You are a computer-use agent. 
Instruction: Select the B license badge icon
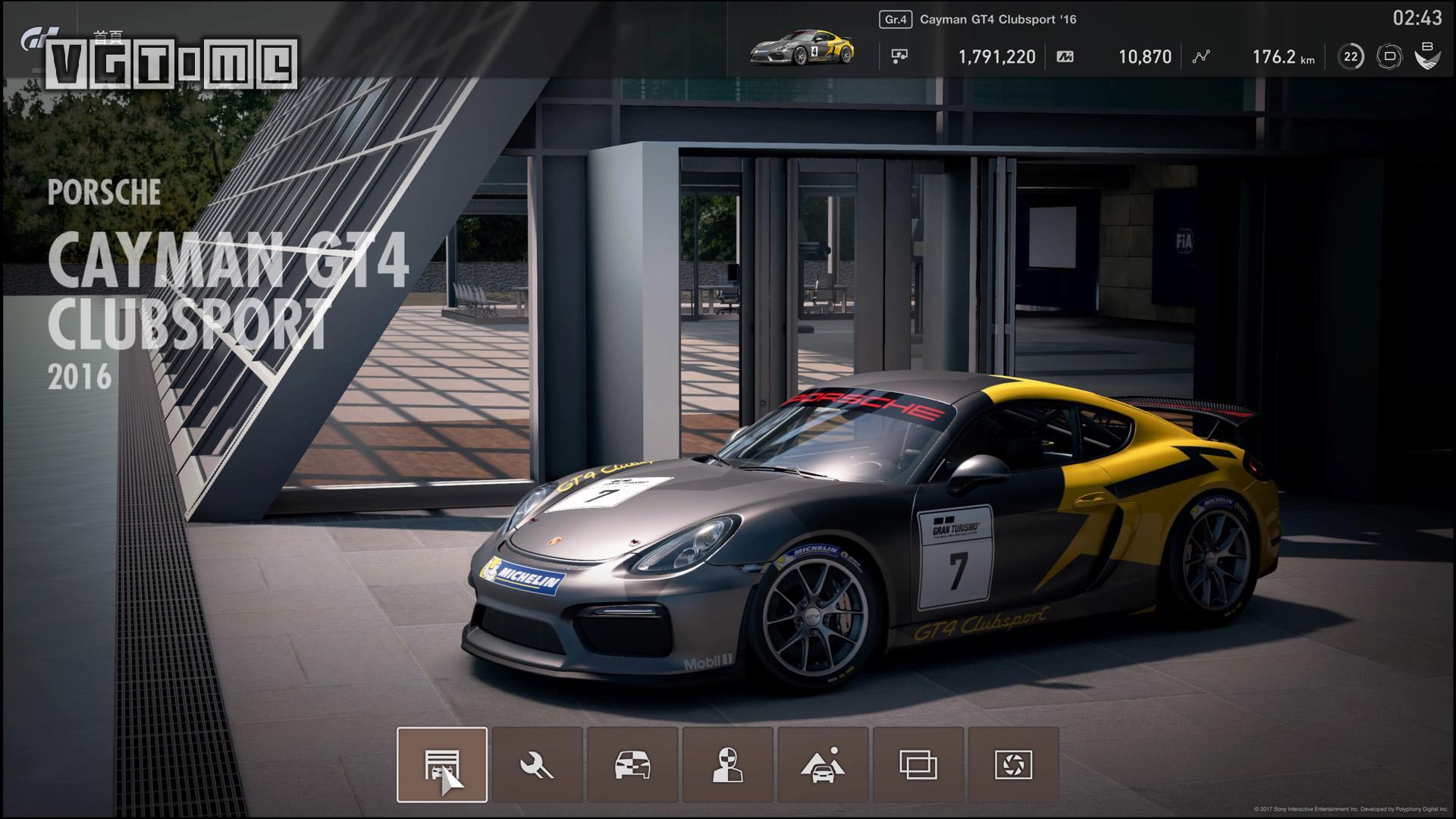[x=1425, y=55]
